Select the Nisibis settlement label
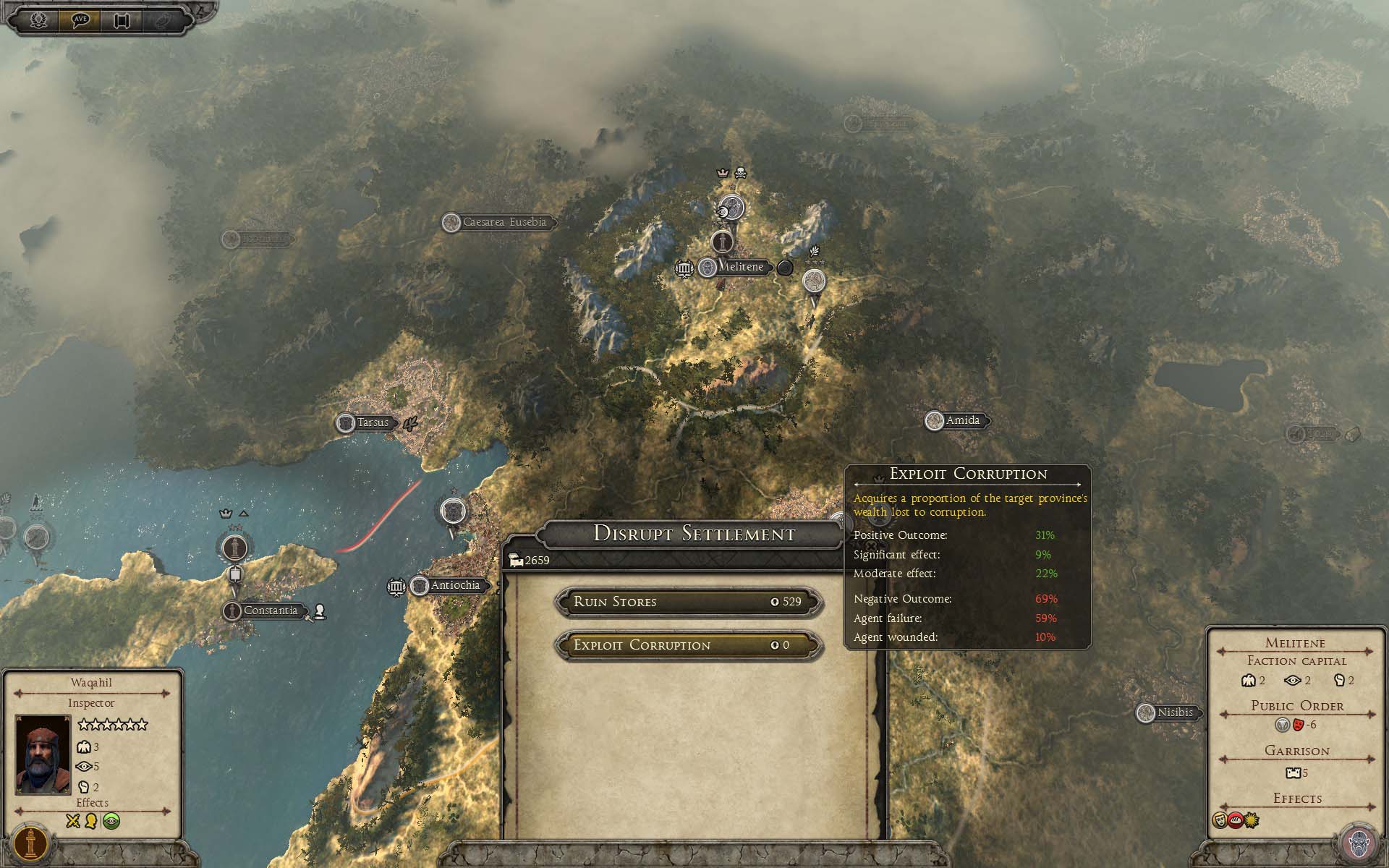This screenshot has width=1389, height=868. pos(1174,712)
